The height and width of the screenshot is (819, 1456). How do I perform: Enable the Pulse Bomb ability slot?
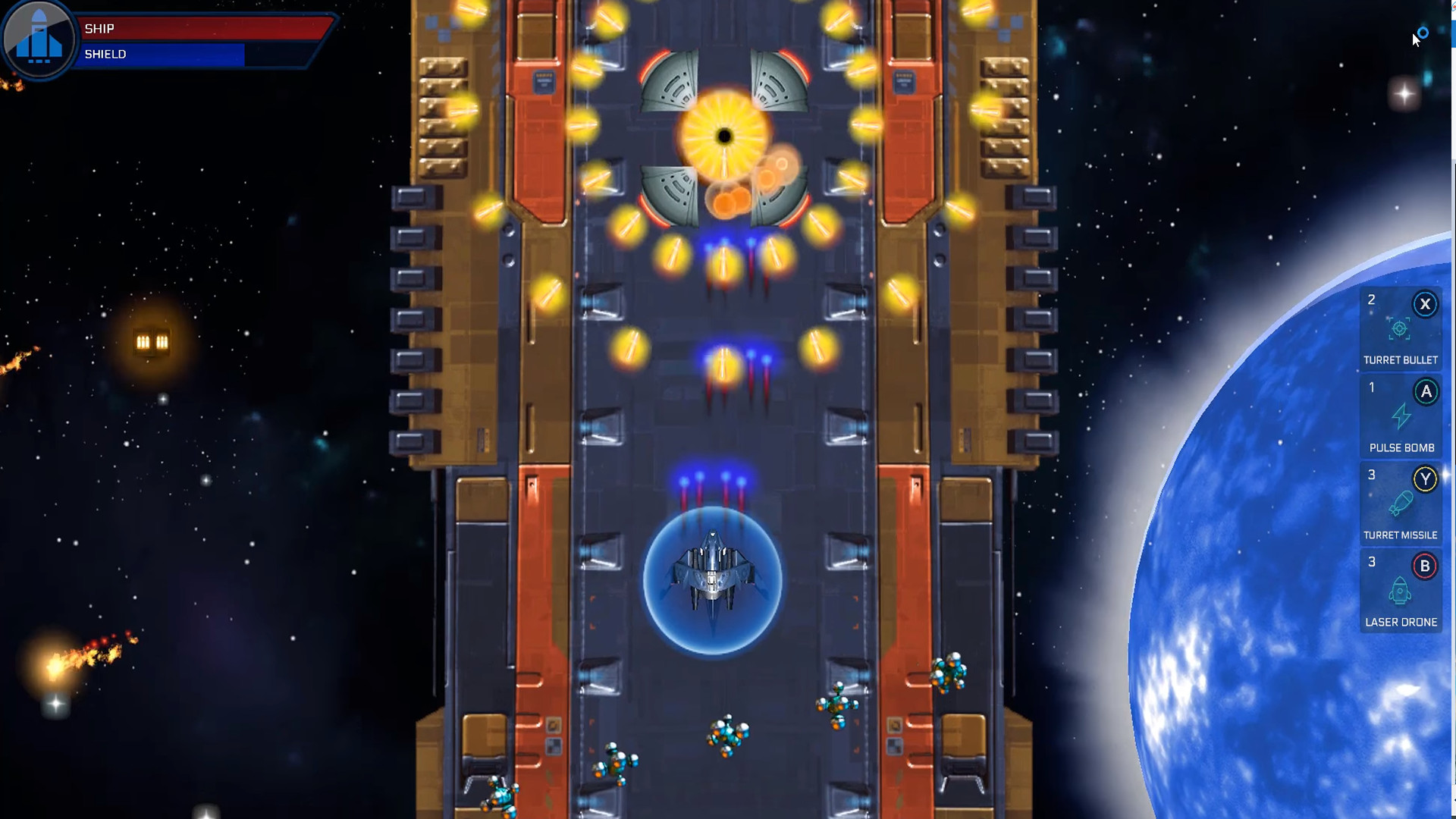click(x=1401, y=417)
